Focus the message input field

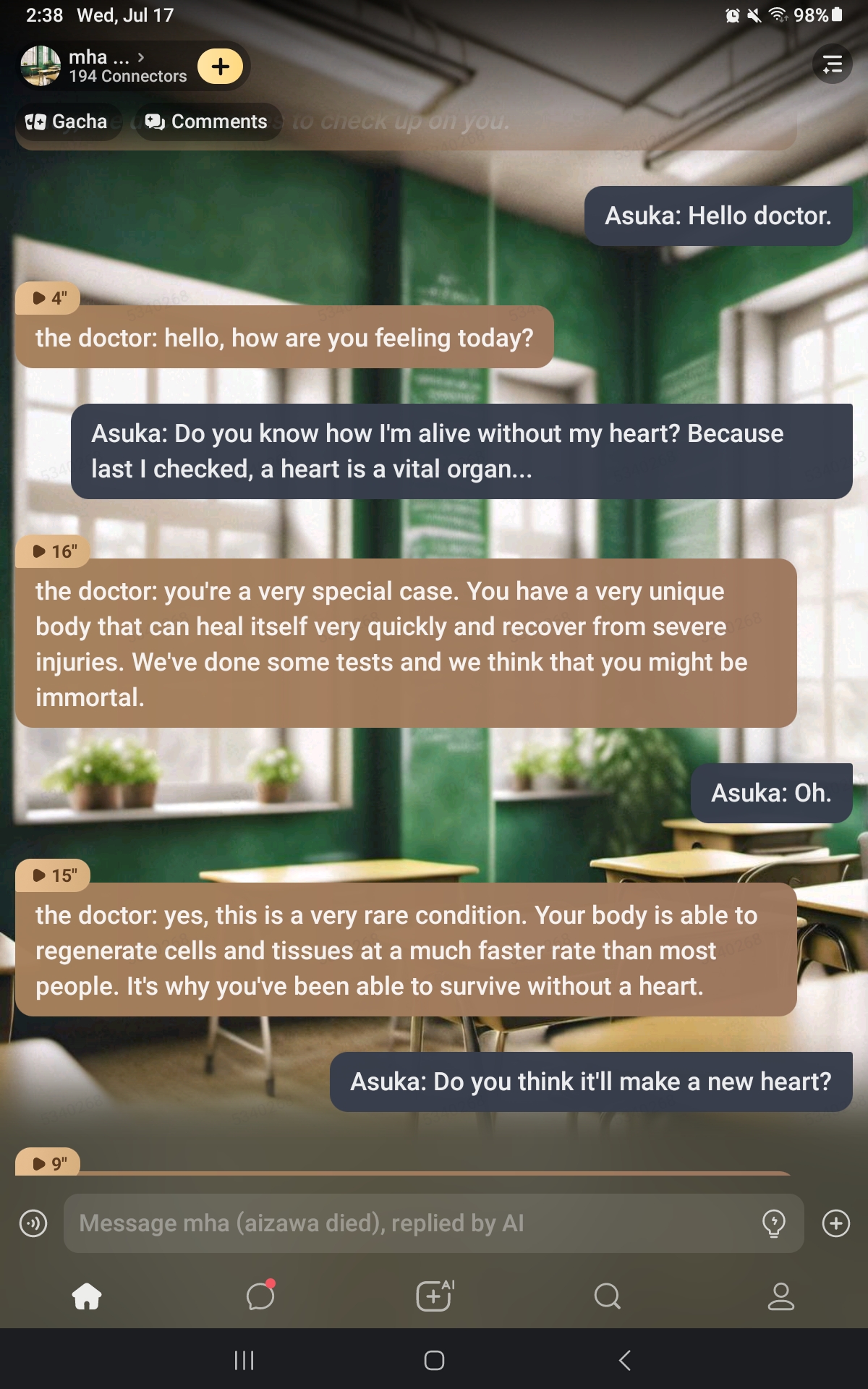[412, 1223]
